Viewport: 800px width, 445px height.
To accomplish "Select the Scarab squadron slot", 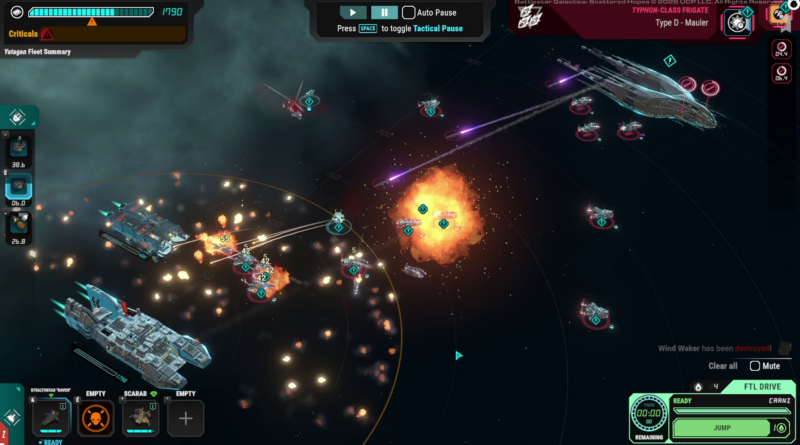I will [140, 418].
